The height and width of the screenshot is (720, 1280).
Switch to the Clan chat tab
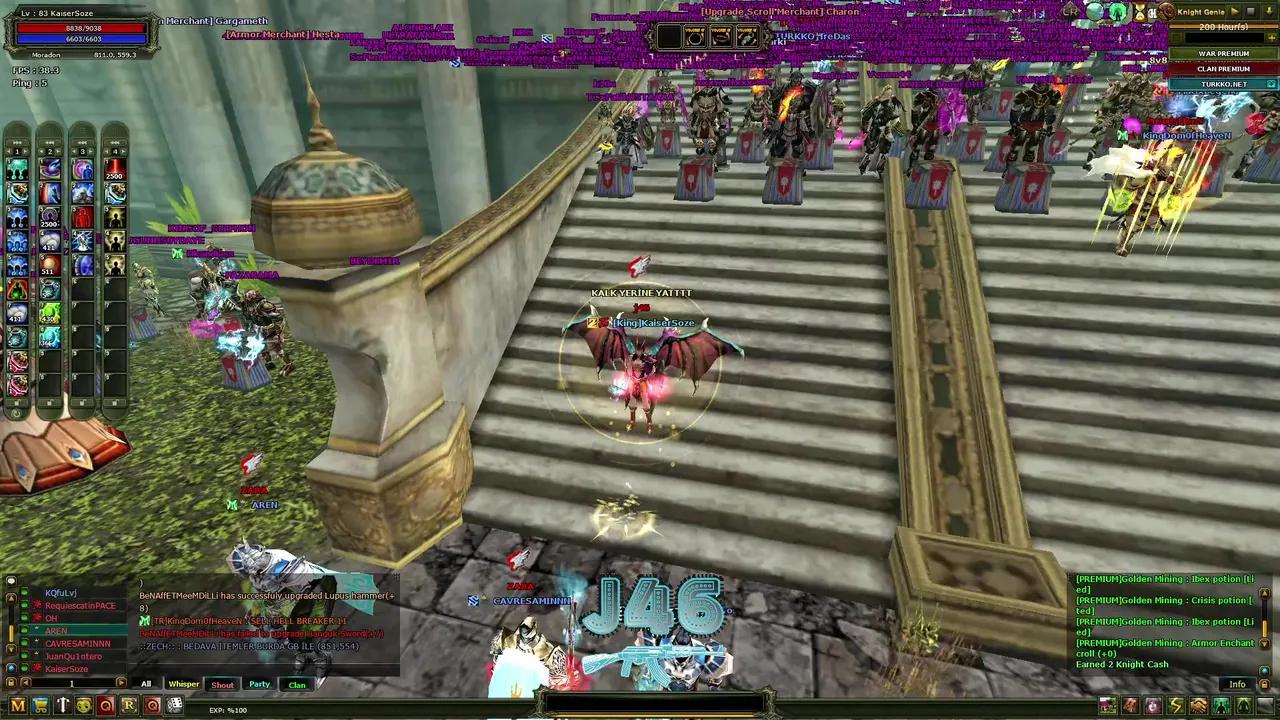(296, 684)
